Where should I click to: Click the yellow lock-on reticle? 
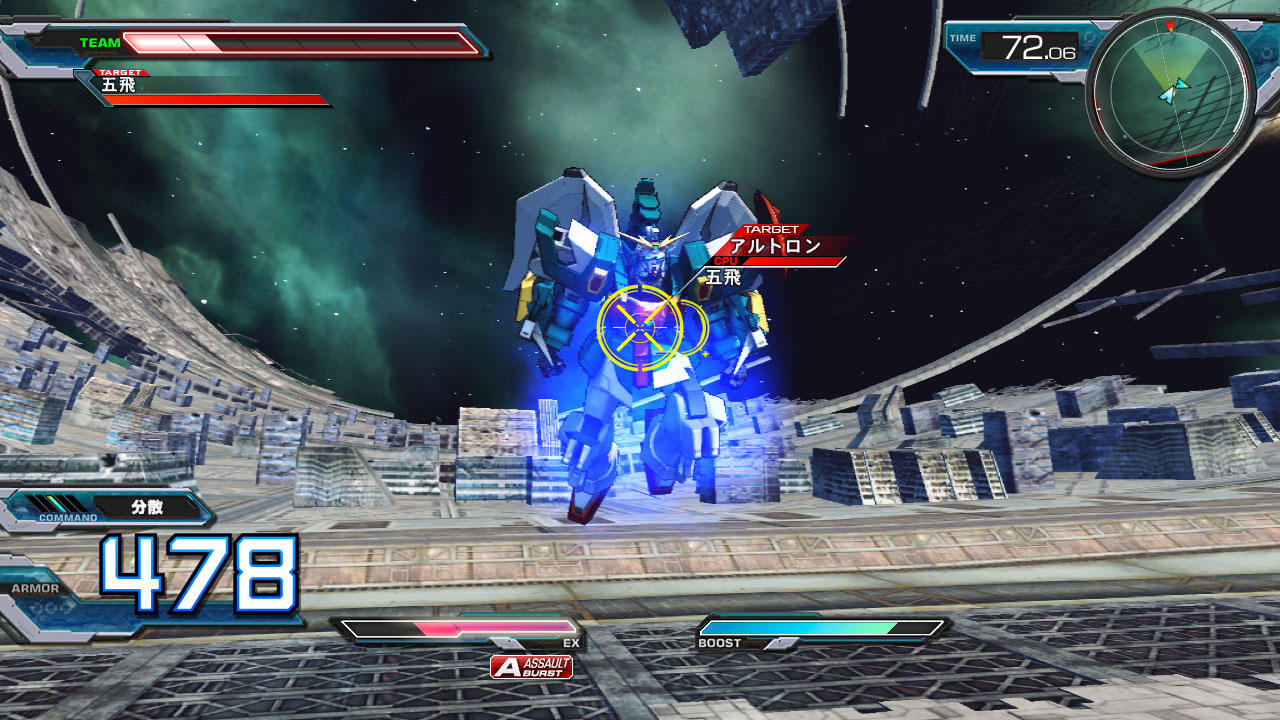tap(640, 327)
